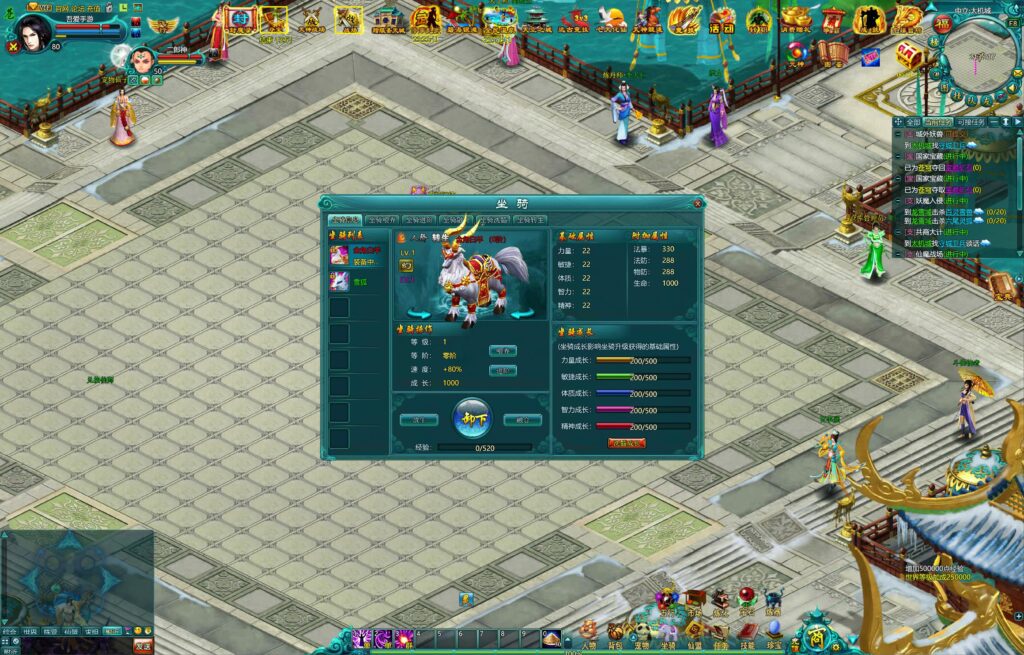Close the mount (坐骑) window
Screen dimensions: 1024x655
[x=697, y=203]
